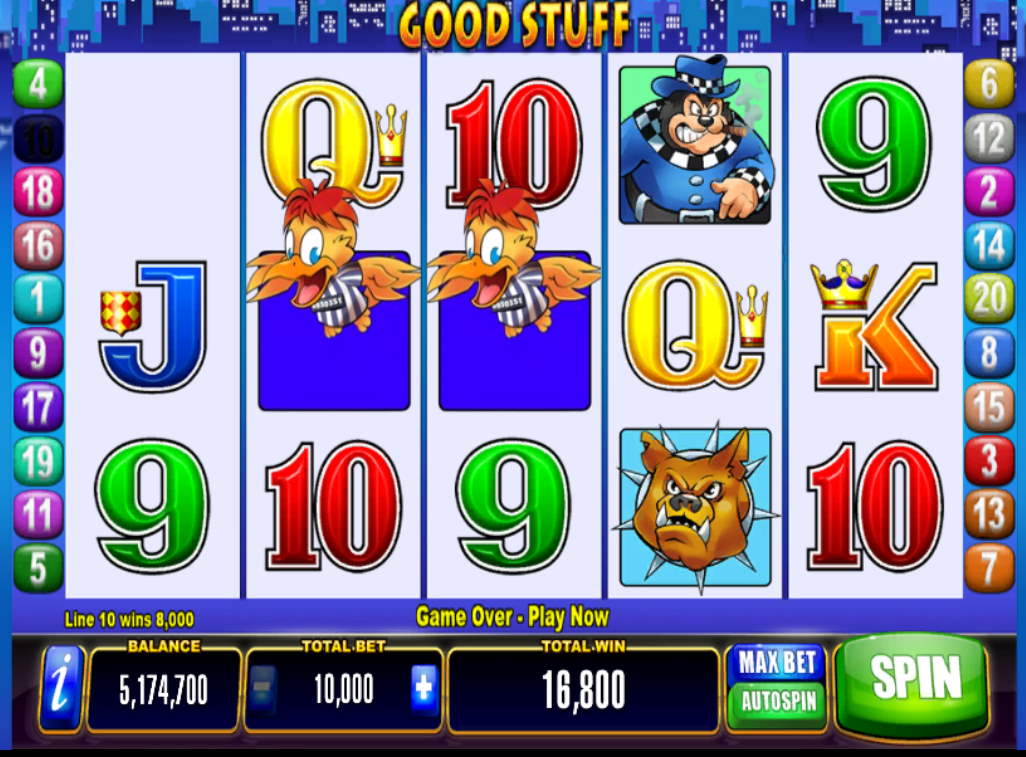Highlight payline 19 marker
Image resolution: width=1026 pixels, height=757 pixels.
pos(38,462)
